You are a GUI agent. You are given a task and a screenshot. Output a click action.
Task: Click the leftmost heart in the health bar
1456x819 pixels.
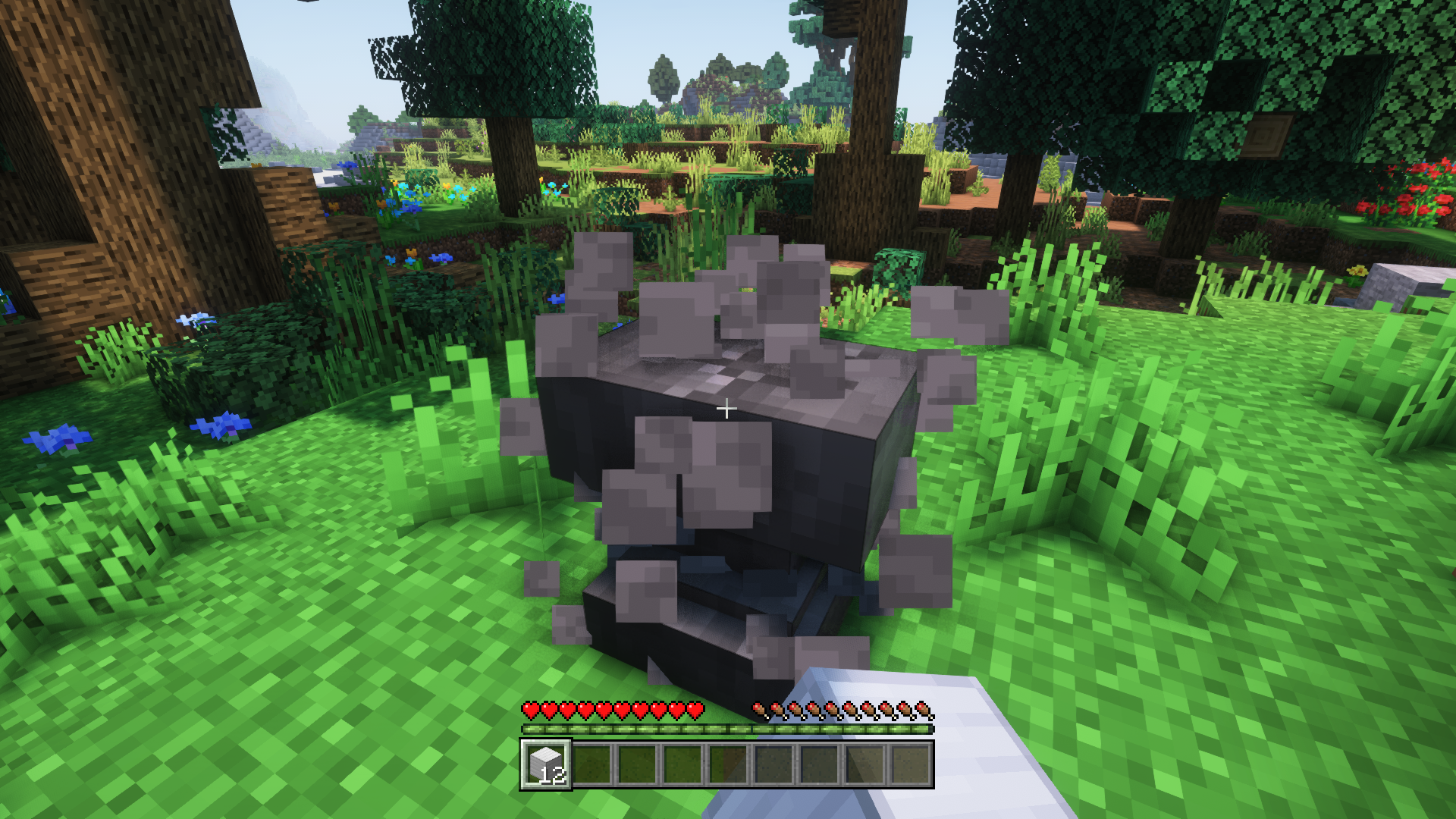pos(529,711)
